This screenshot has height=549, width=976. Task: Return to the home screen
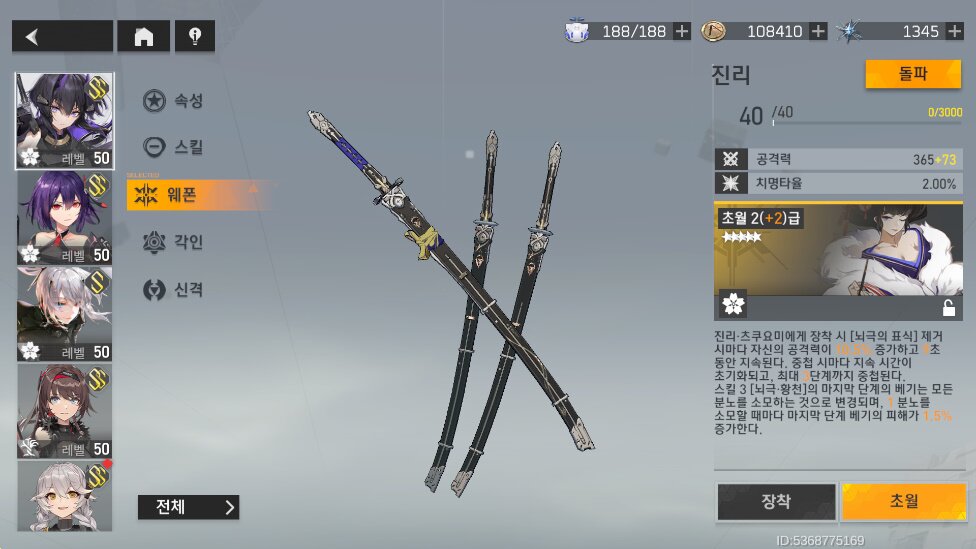pyautogui.click(x=143, y=37)
